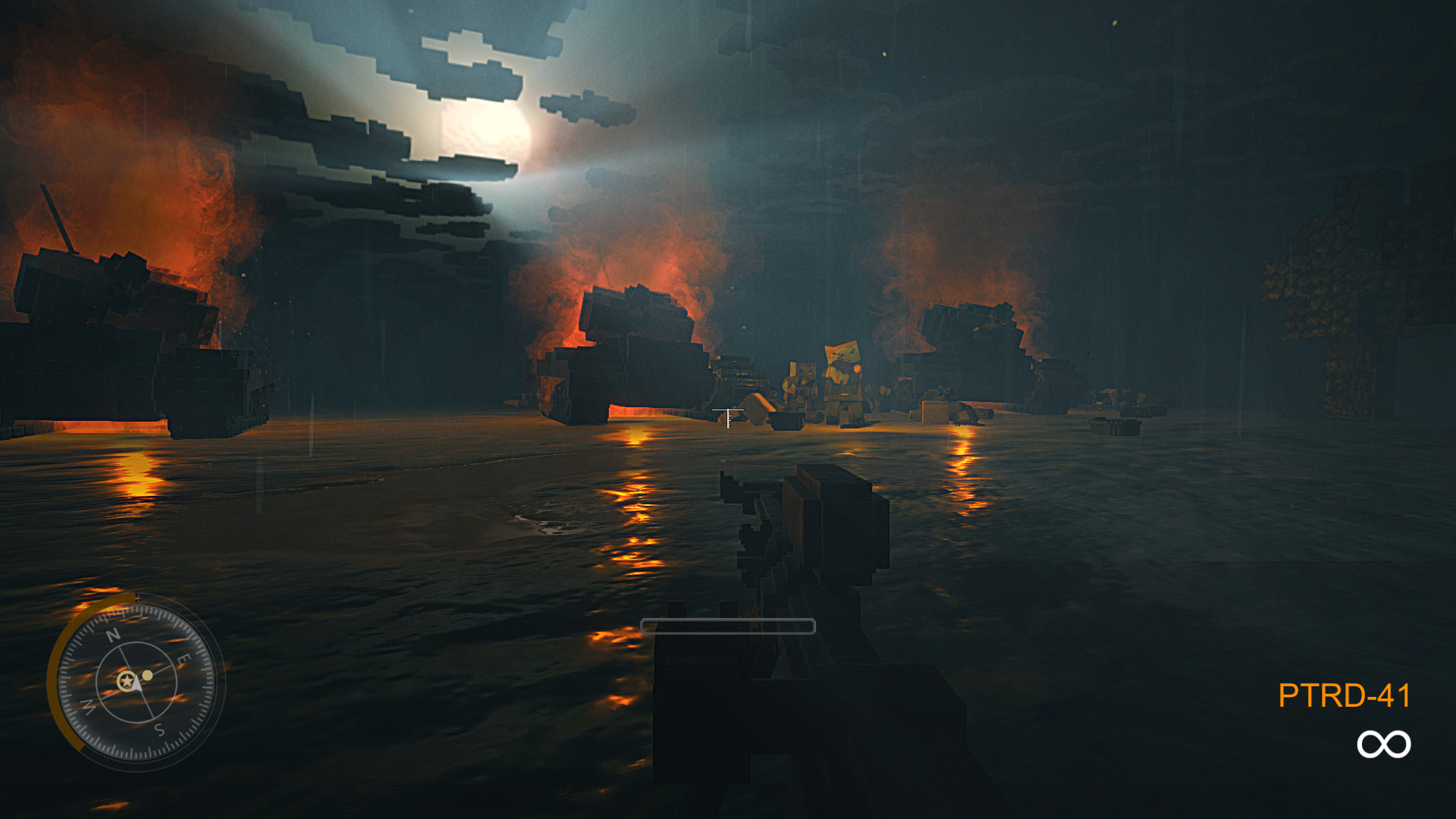The image size is (1456, 819).
Task: Click the N marker on the compass
Action: pos(114,635)
